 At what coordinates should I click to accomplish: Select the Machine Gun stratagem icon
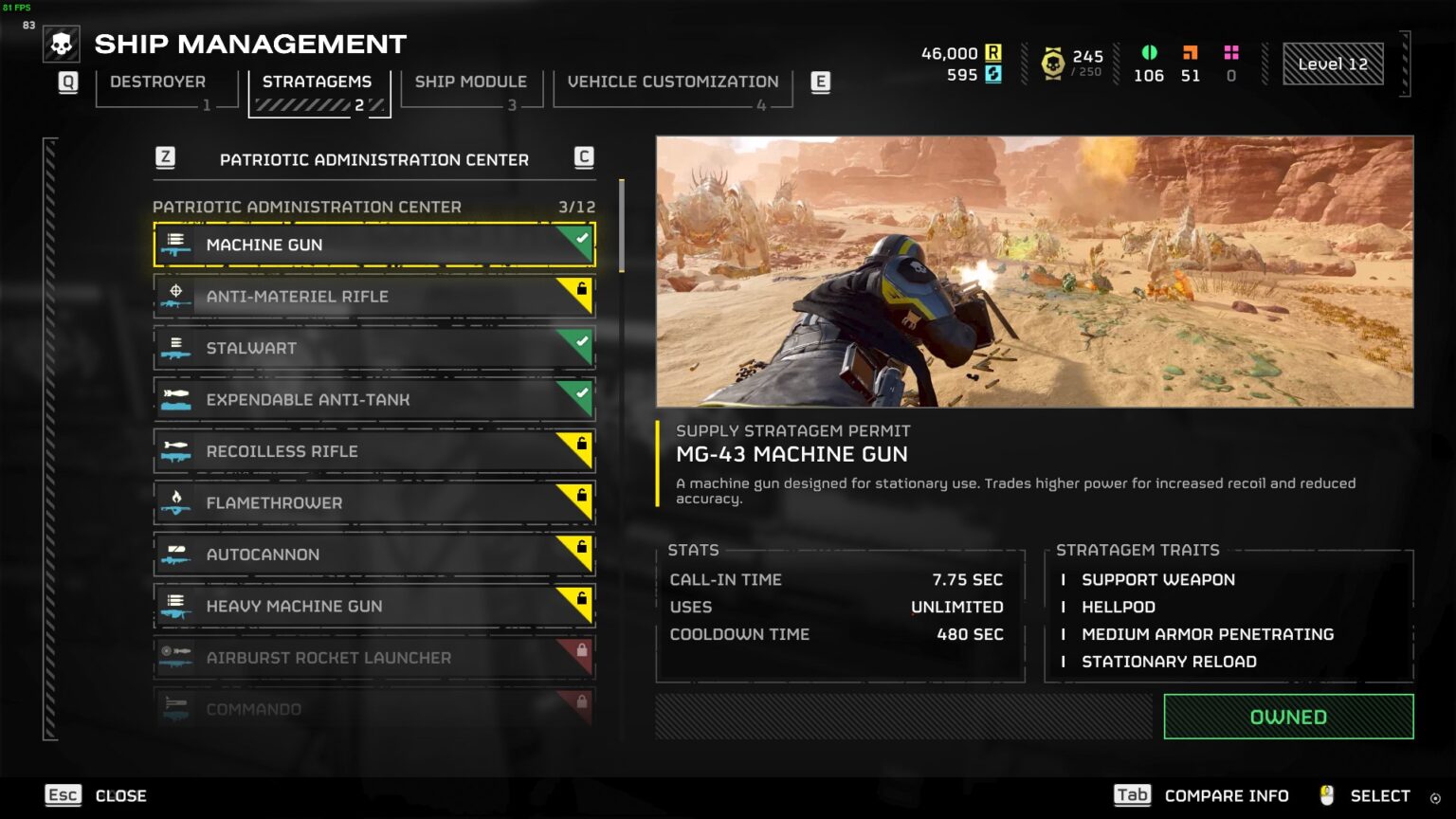(x=176, y=245)
